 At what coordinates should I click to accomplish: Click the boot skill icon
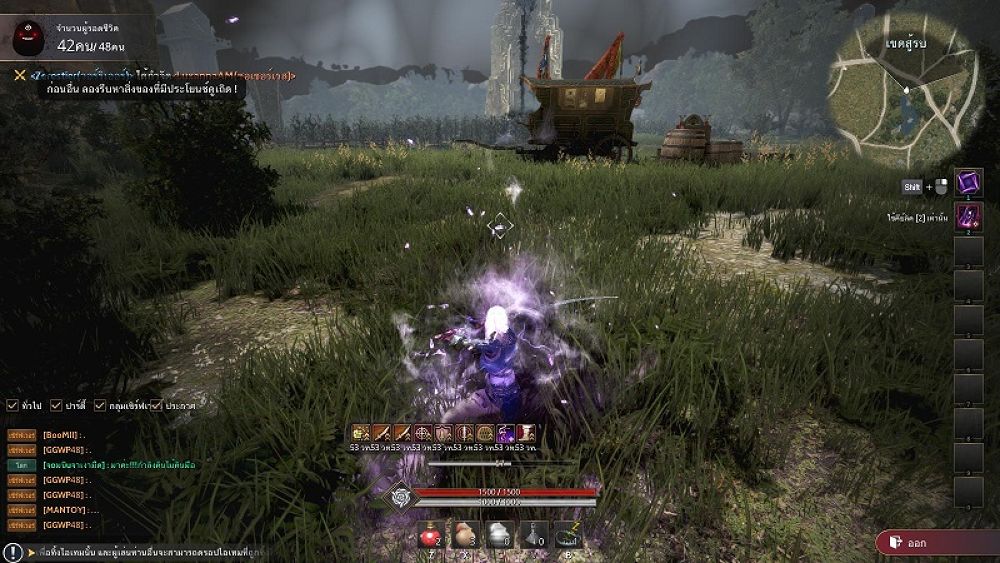tap(527, 433)
